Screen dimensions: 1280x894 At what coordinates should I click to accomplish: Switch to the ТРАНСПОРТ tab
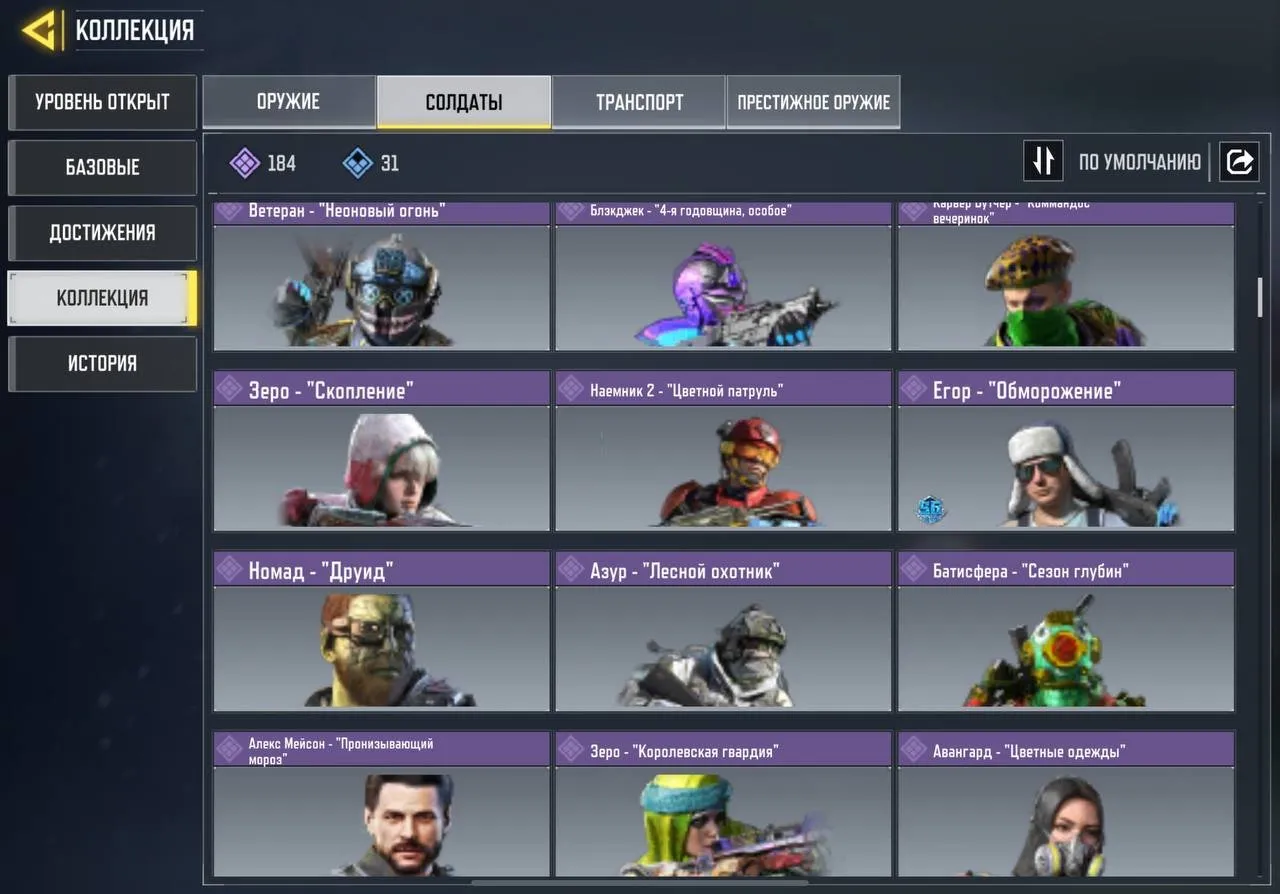(638, 101)
